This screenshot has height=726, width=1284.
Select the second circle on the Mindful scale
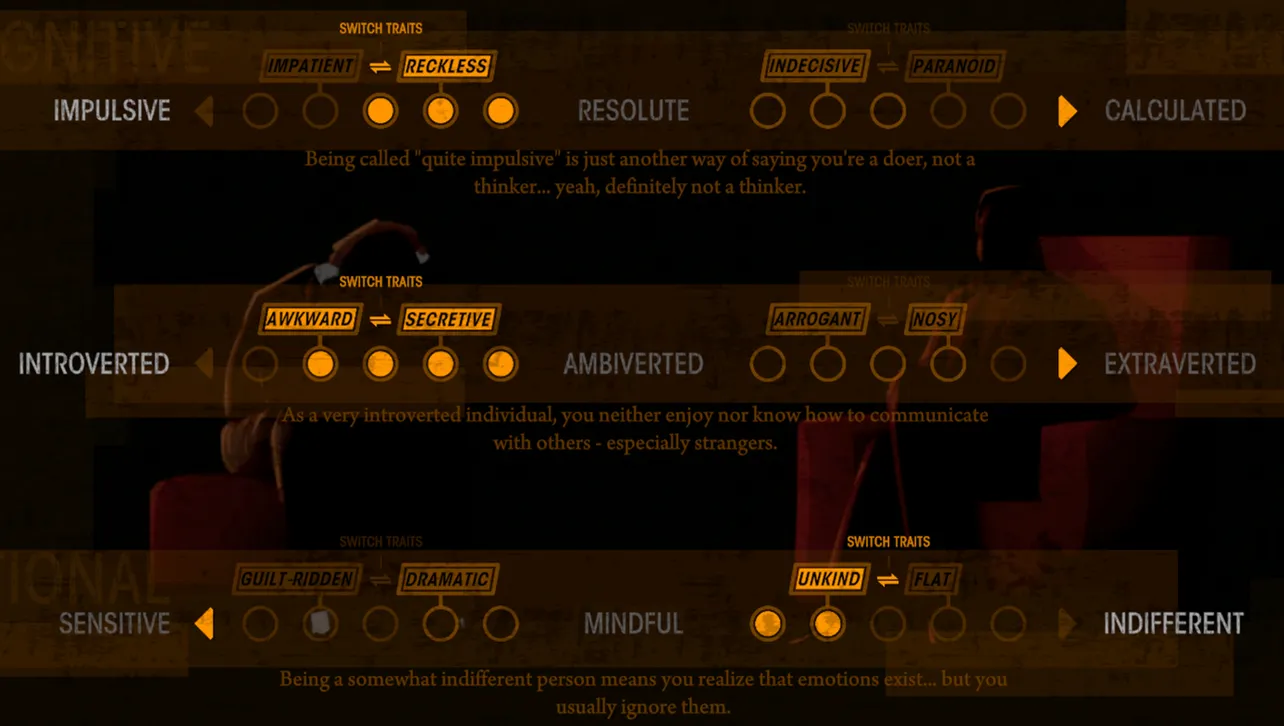tap(828, 624)
